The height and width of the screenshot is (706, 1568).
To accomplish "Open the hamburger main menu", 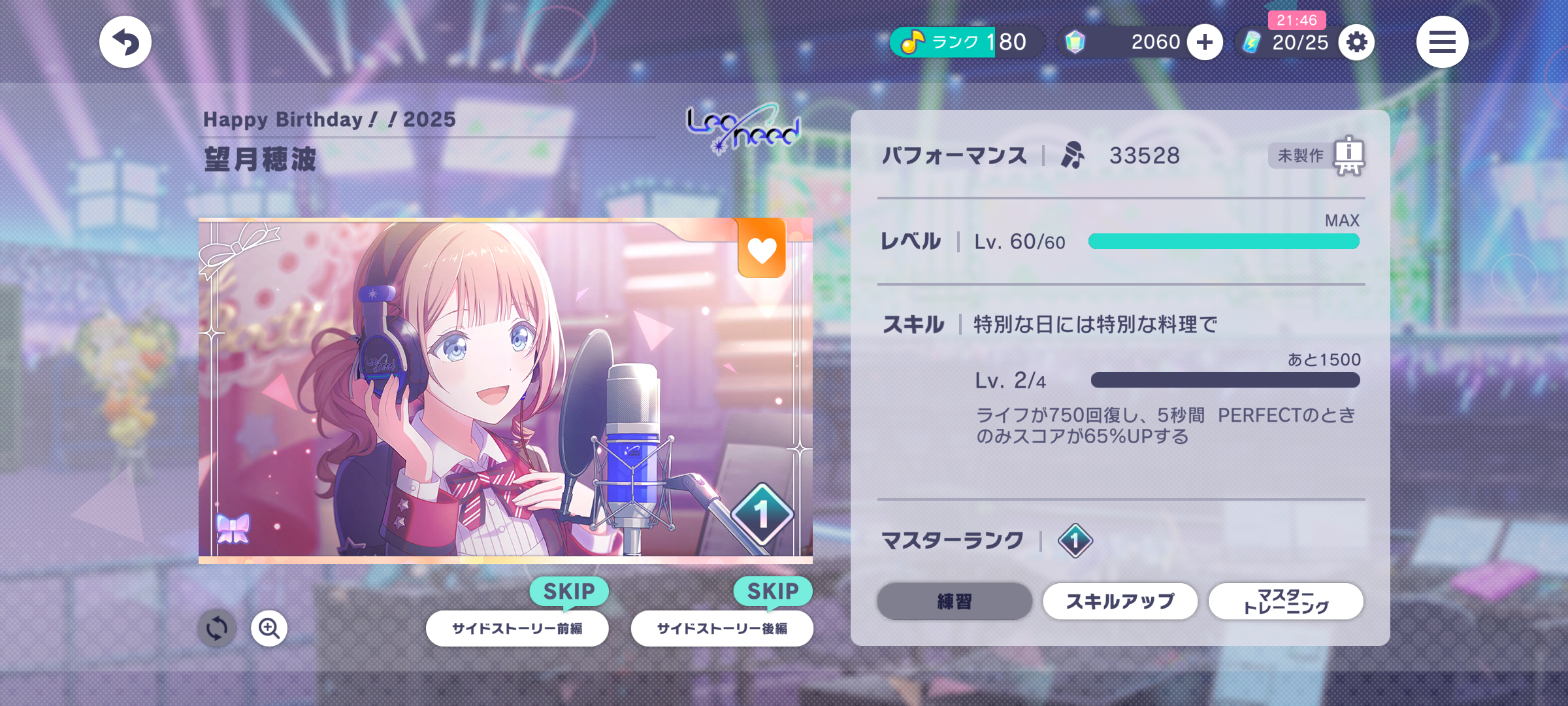I will click(x=1442, y=42).
